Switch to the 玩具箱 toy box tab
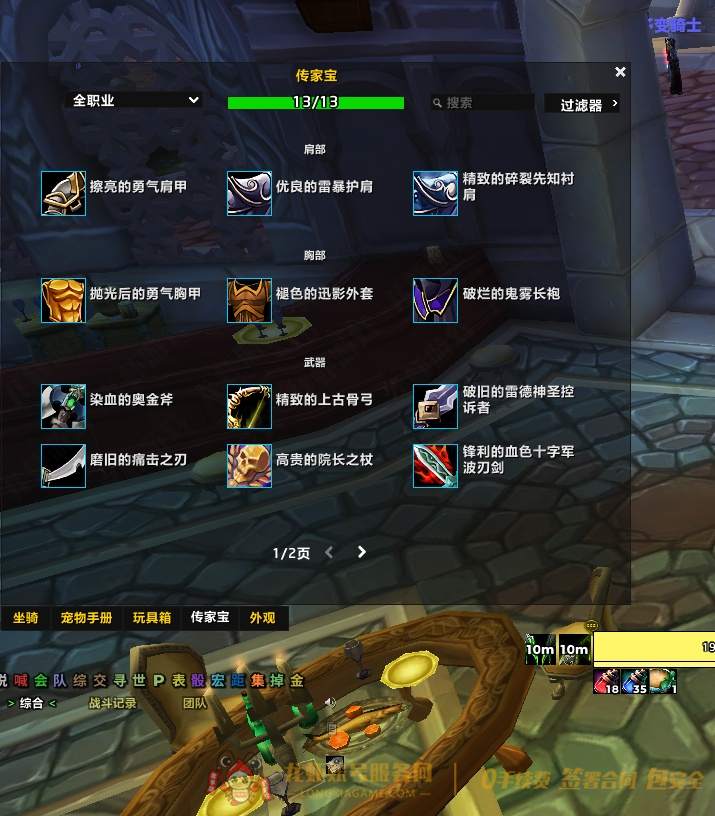Image resolution: width=715 pixels, height=816 pixels. [x=152, y=618]
